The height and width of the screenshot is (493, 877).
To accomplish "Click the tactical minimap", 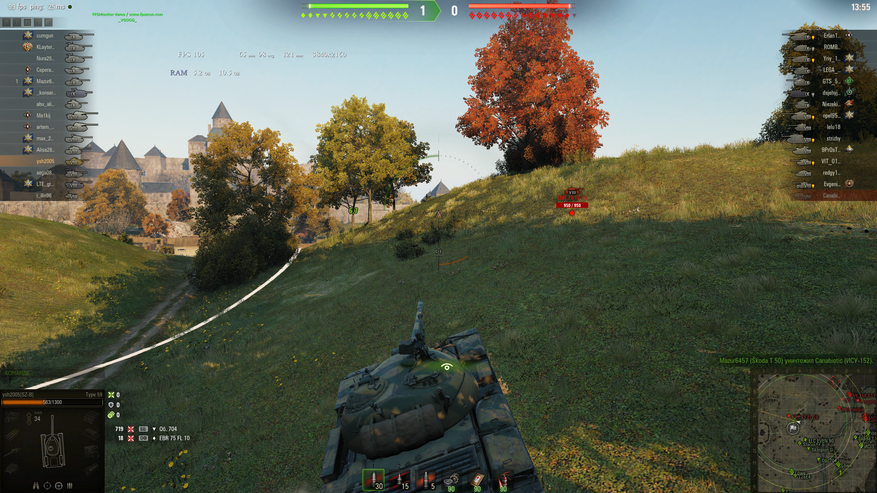I will coord(814,430).
